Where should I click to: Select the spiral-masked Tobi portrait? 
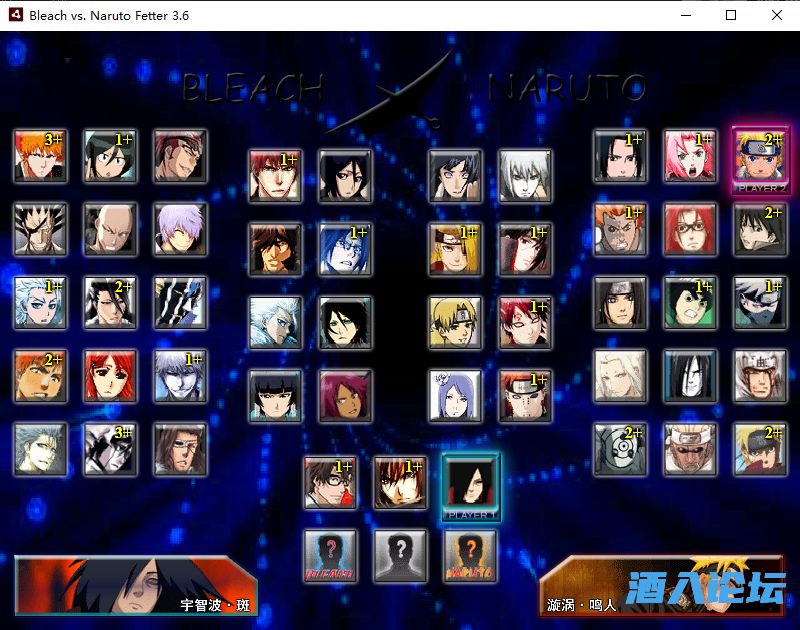pos(620,449)
